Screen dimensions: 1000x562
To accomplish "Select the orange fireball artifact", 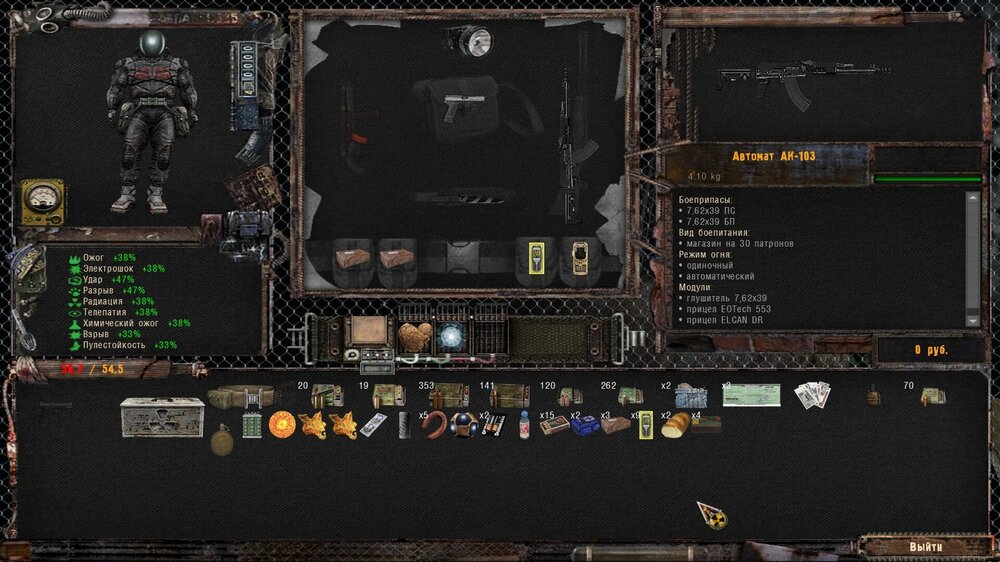I will pos(282,424).
